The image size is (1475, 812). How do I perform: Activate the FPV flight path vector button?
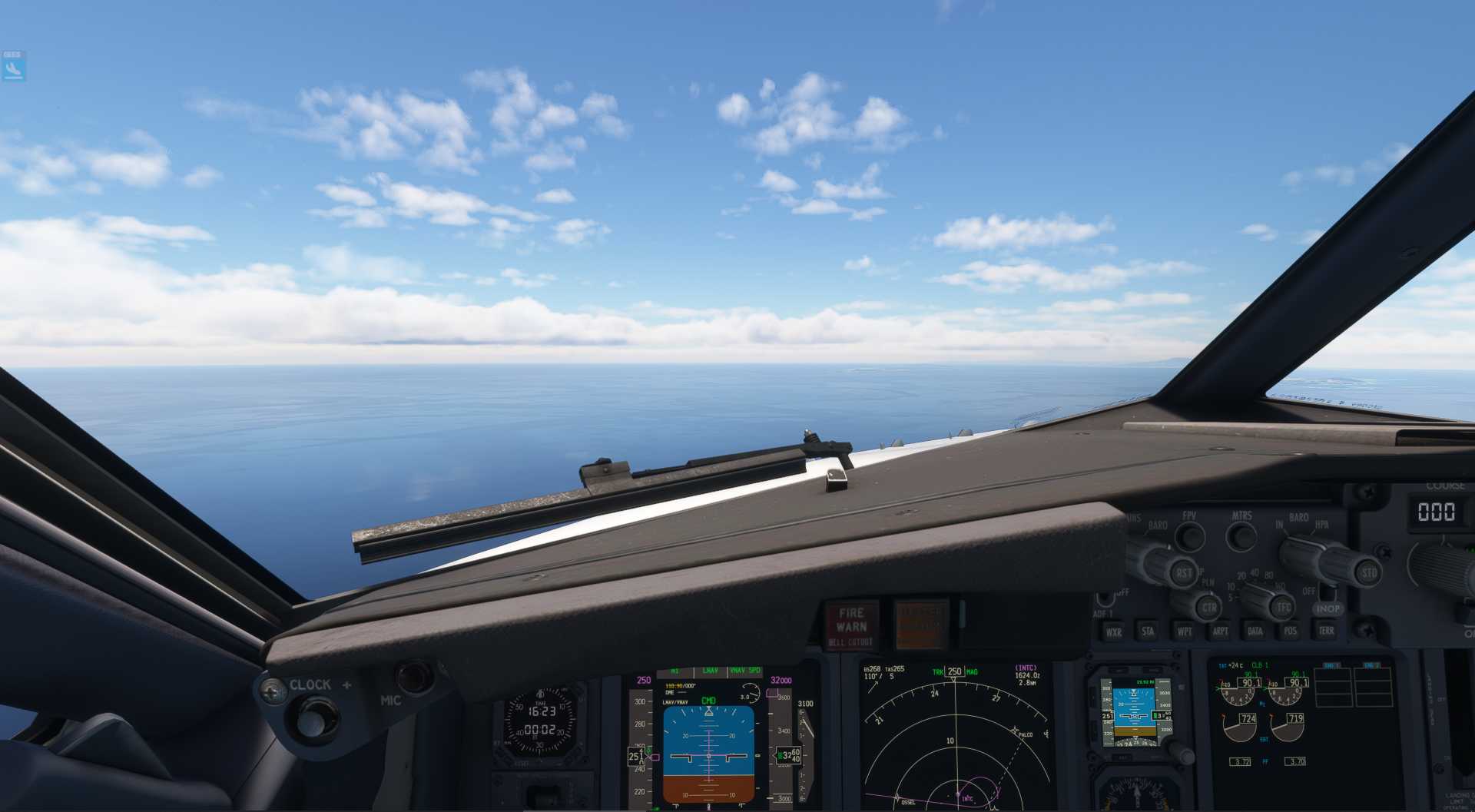point(1190,535)
